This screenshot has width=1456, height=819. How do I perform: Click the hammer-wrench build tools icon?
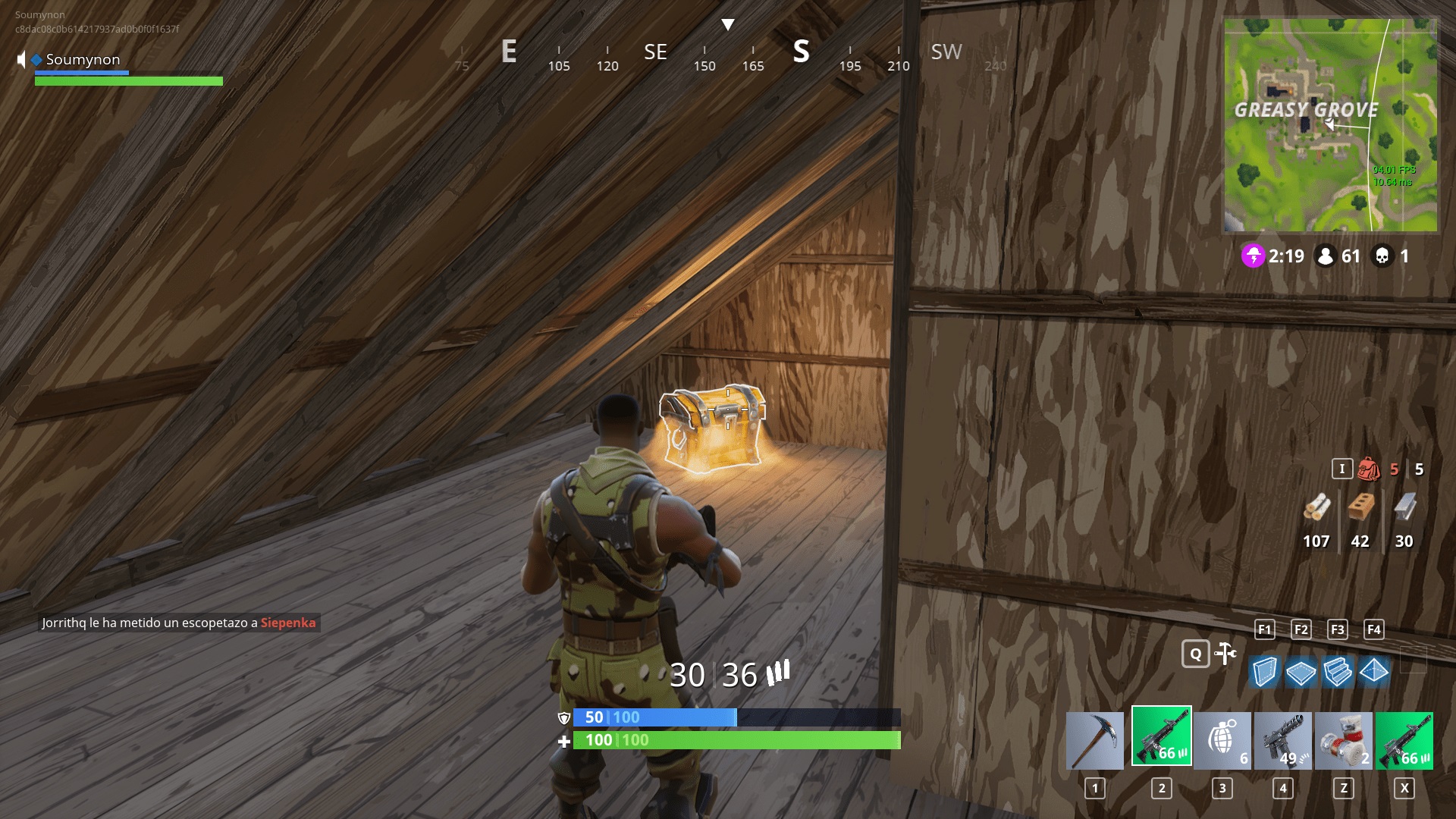(1225, 652)
